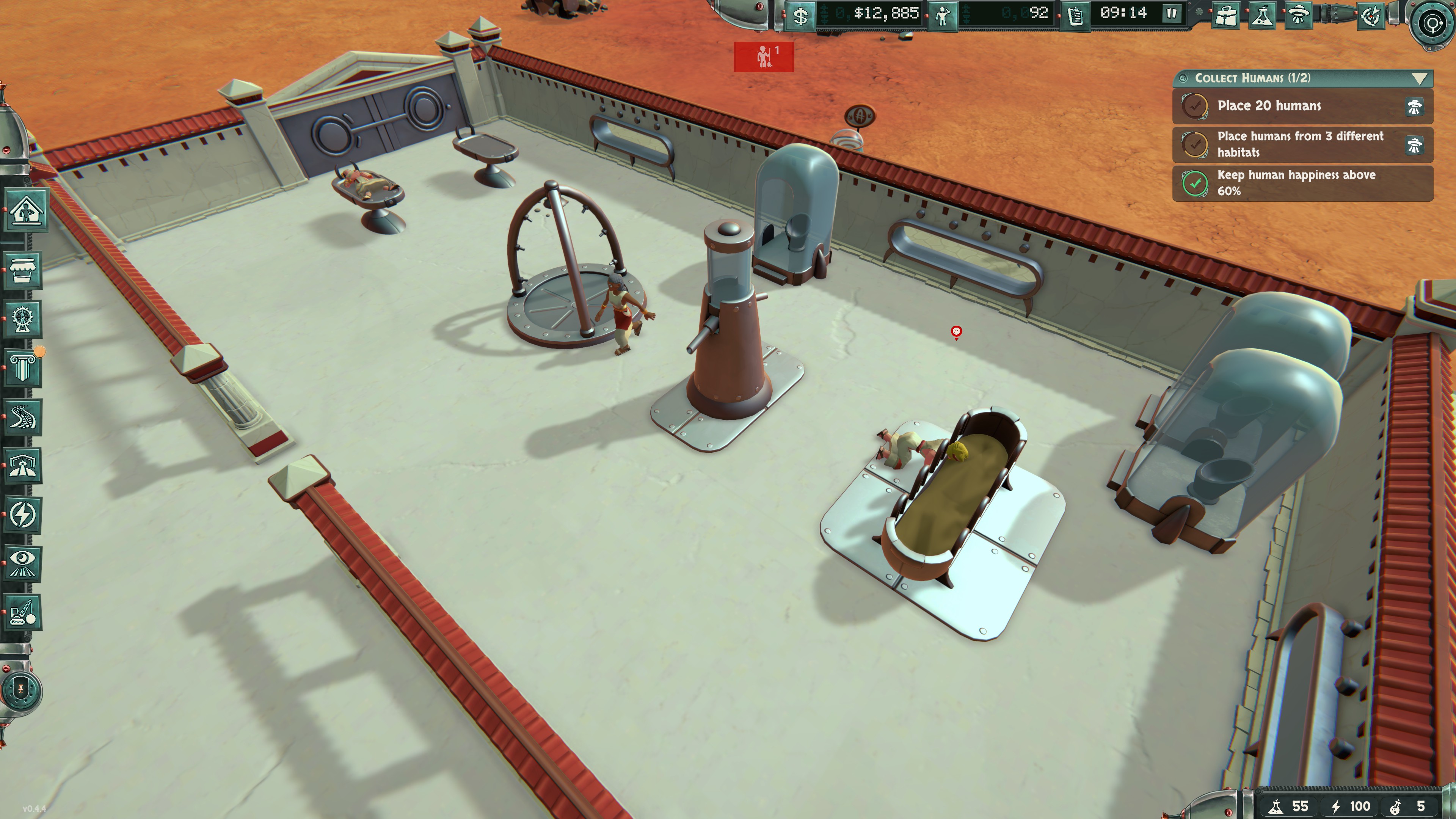Open the briefcase management panel
This screenshot has width=1456, height=819.
tap(1226, 15)
